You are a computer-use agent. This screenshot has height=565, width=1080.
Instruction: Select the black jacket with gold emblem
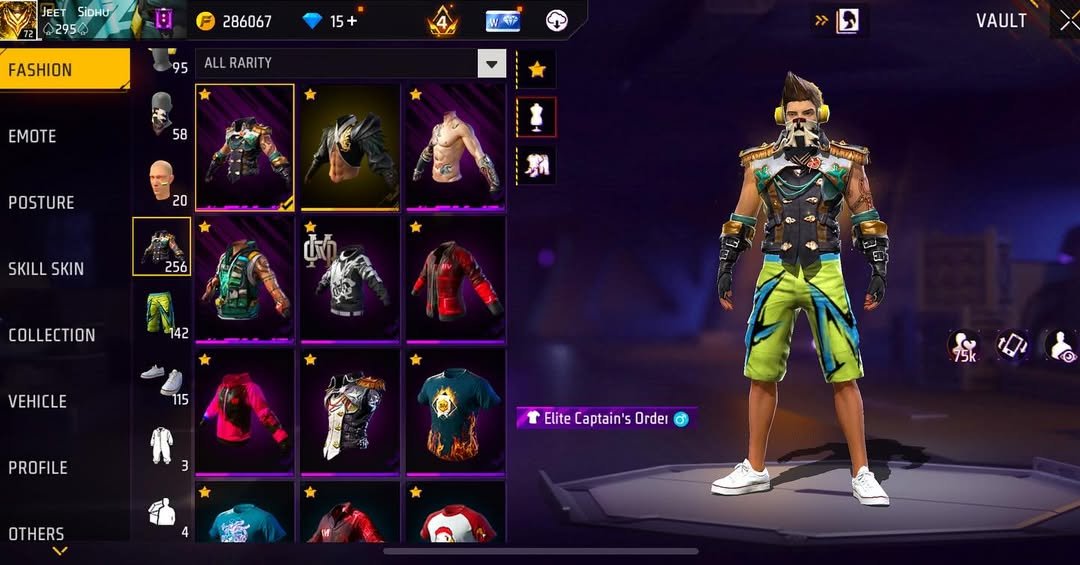click(350, 146)
